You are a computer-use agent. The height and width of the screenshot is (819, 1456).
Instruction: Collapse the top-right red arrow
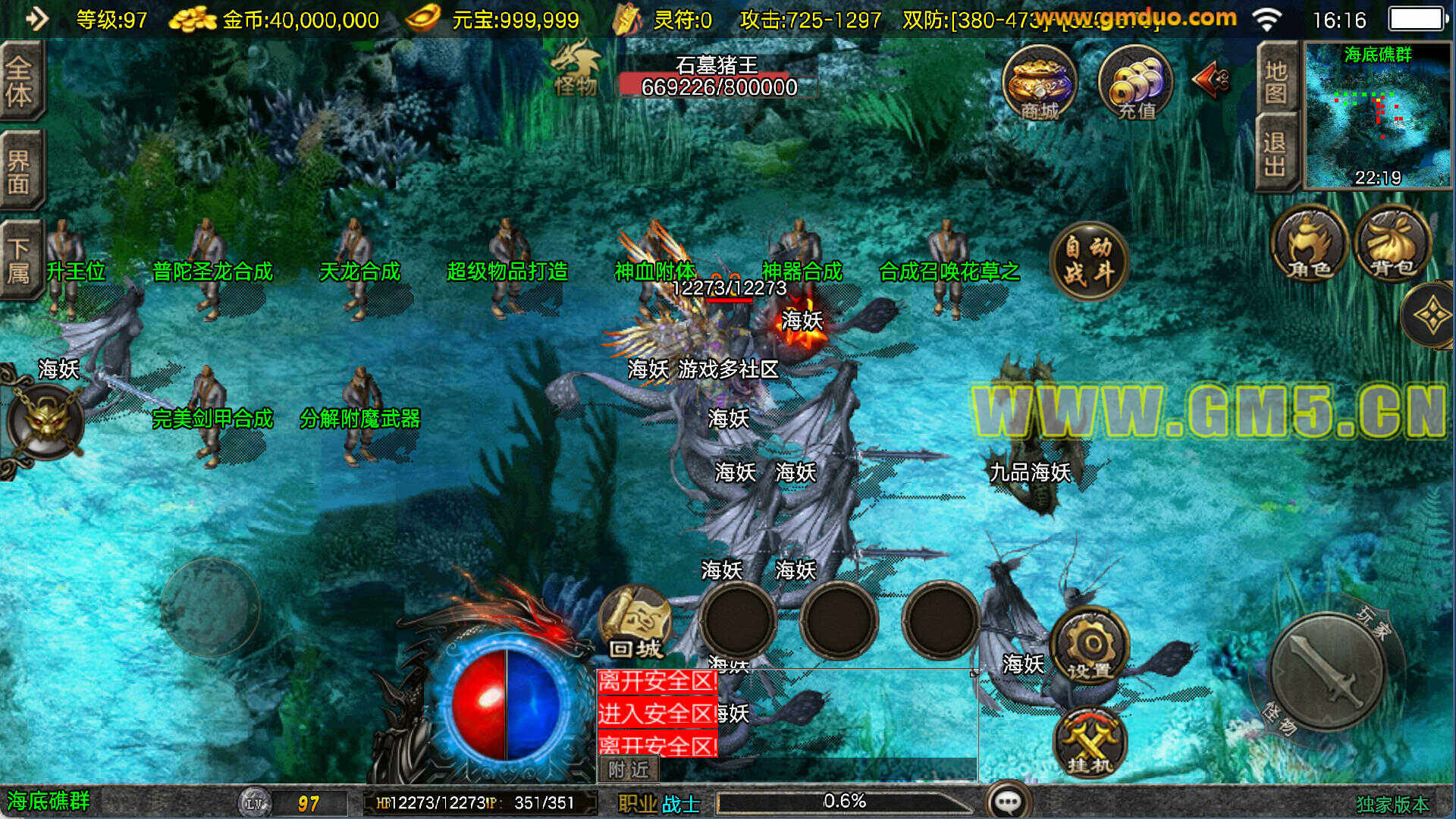[x=1210, y=79]
